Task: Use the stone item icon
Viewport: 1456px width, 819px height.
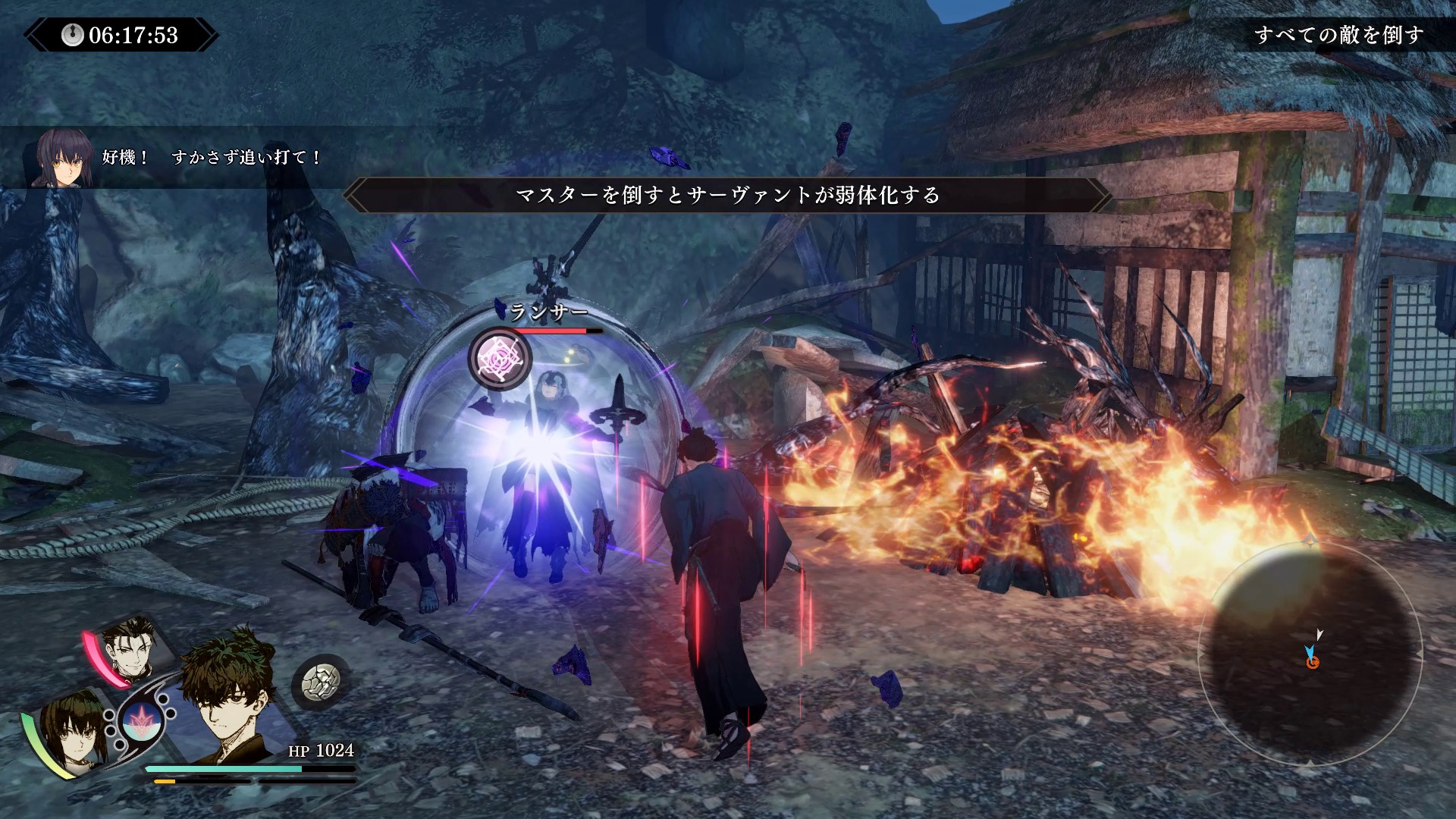Action: click(x=321, y=682)
